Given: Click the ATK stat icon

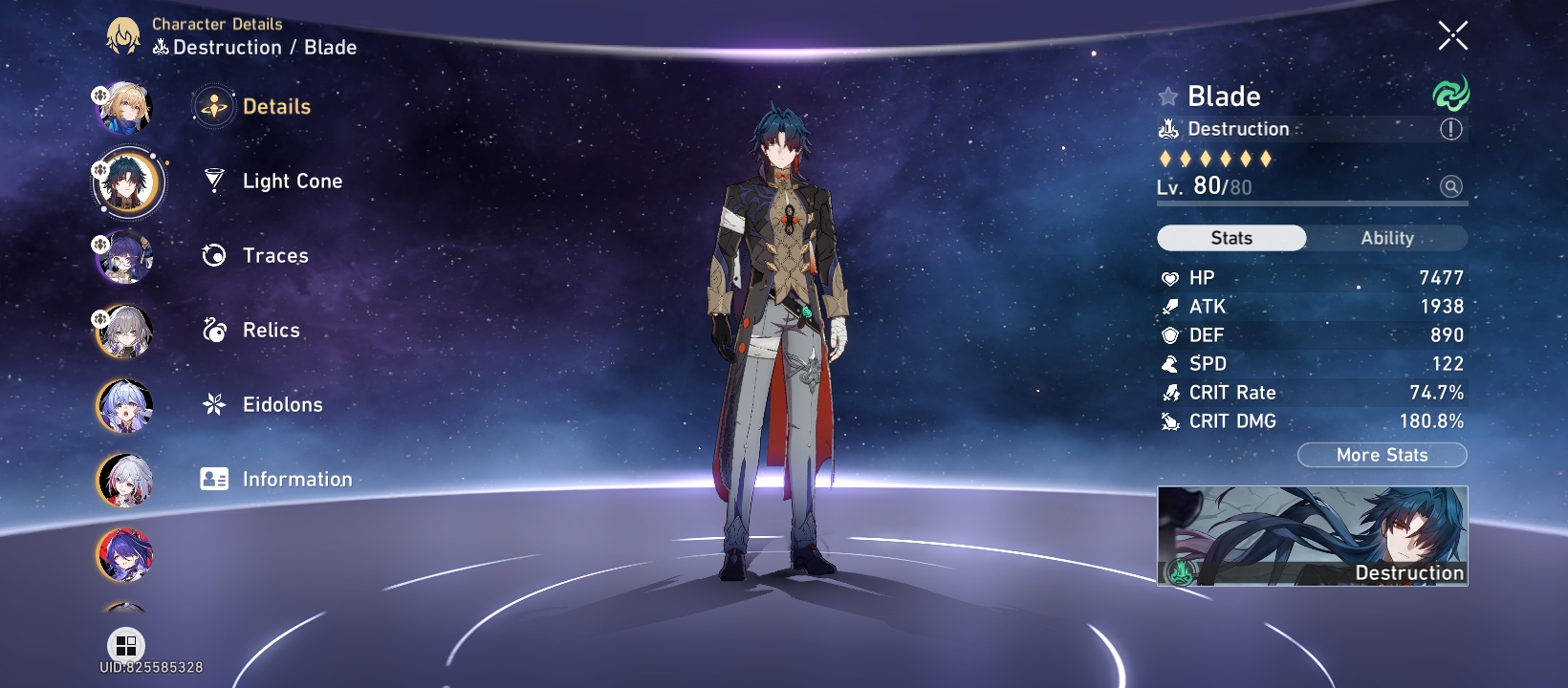Looking at the screenshot, I should (1169, 307).
